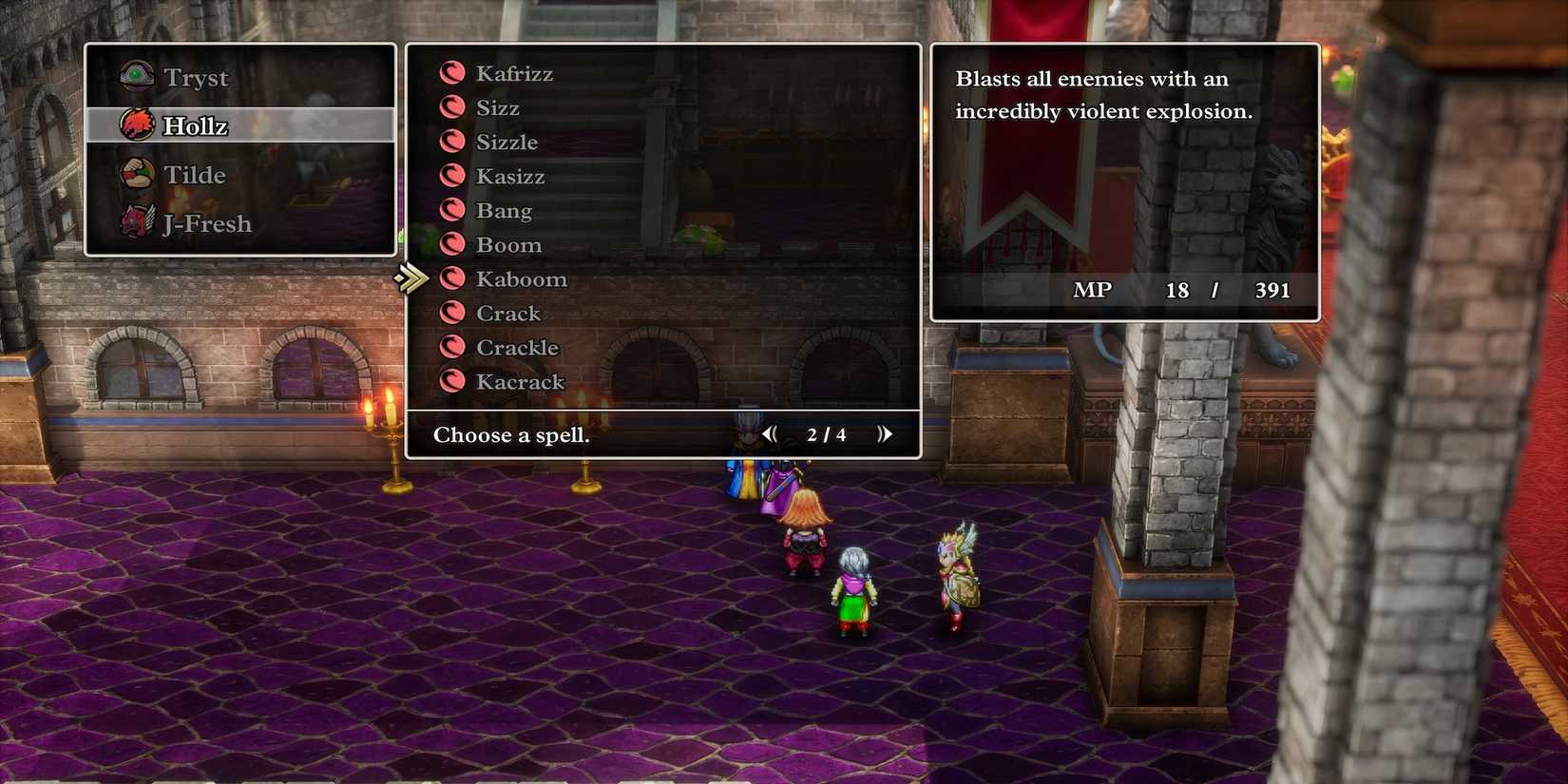
Task: Click the spell orb next to Sizzle
Action: click(x=451, y=141)
